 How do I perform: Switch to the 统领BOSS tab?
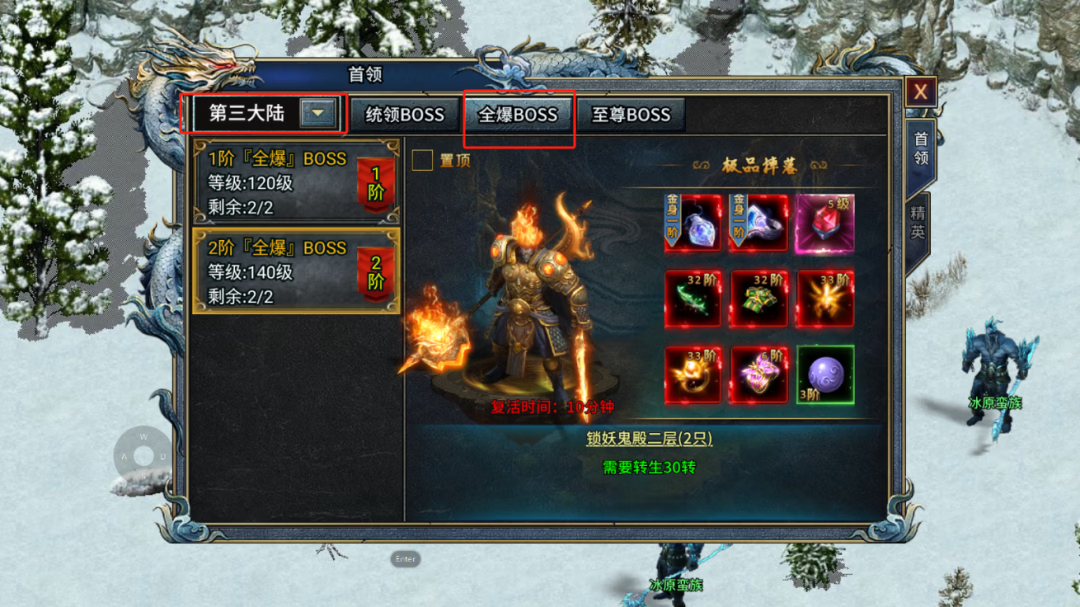pos(404,115)
